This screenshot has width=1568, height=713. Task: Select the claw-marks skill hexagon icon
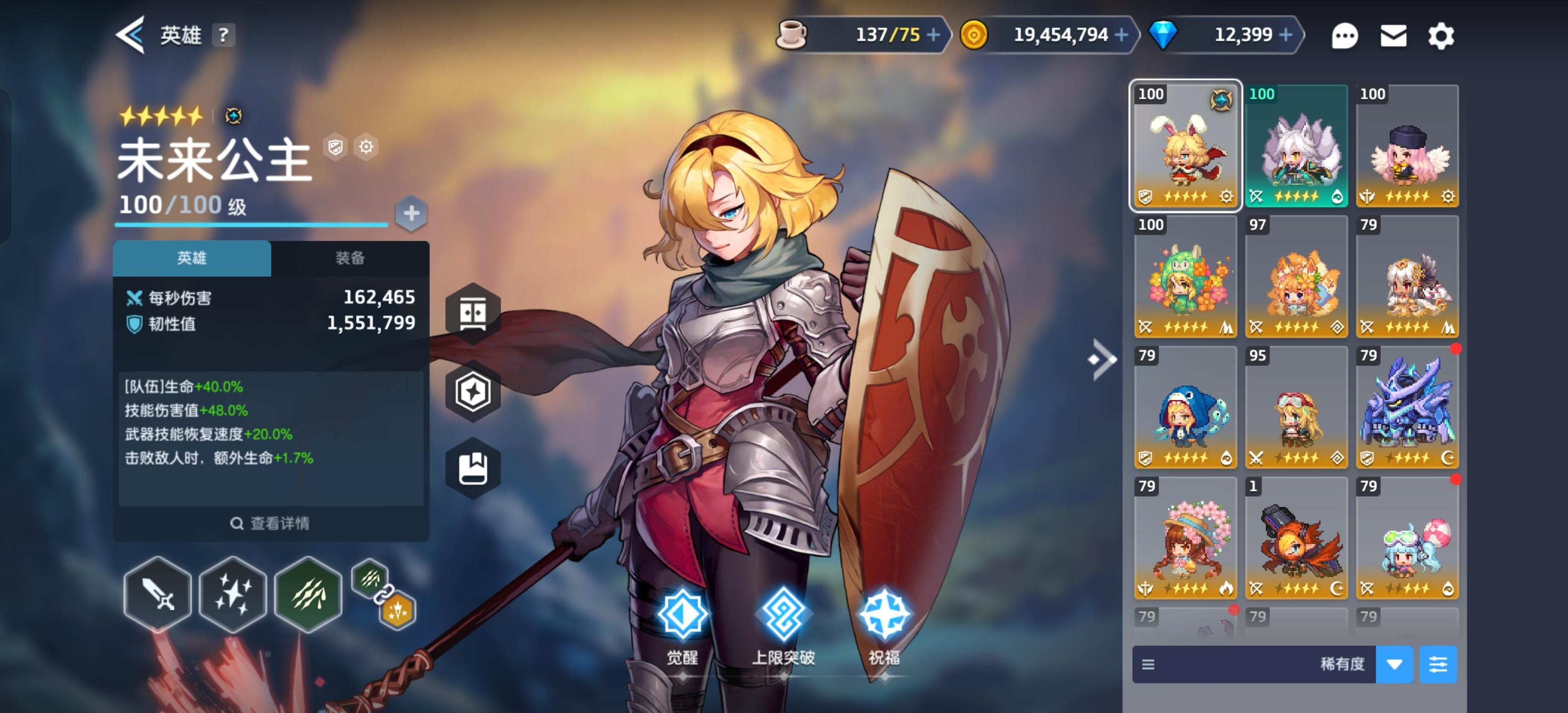coord(309,593)
